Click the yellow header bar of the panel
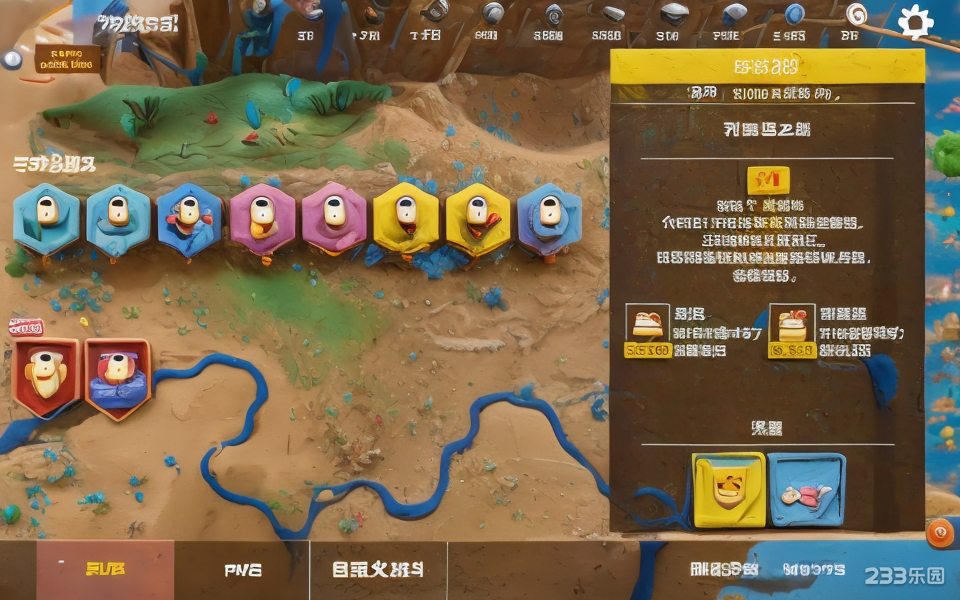The height and width of the screenshot is (600, 960). (767, 67)
